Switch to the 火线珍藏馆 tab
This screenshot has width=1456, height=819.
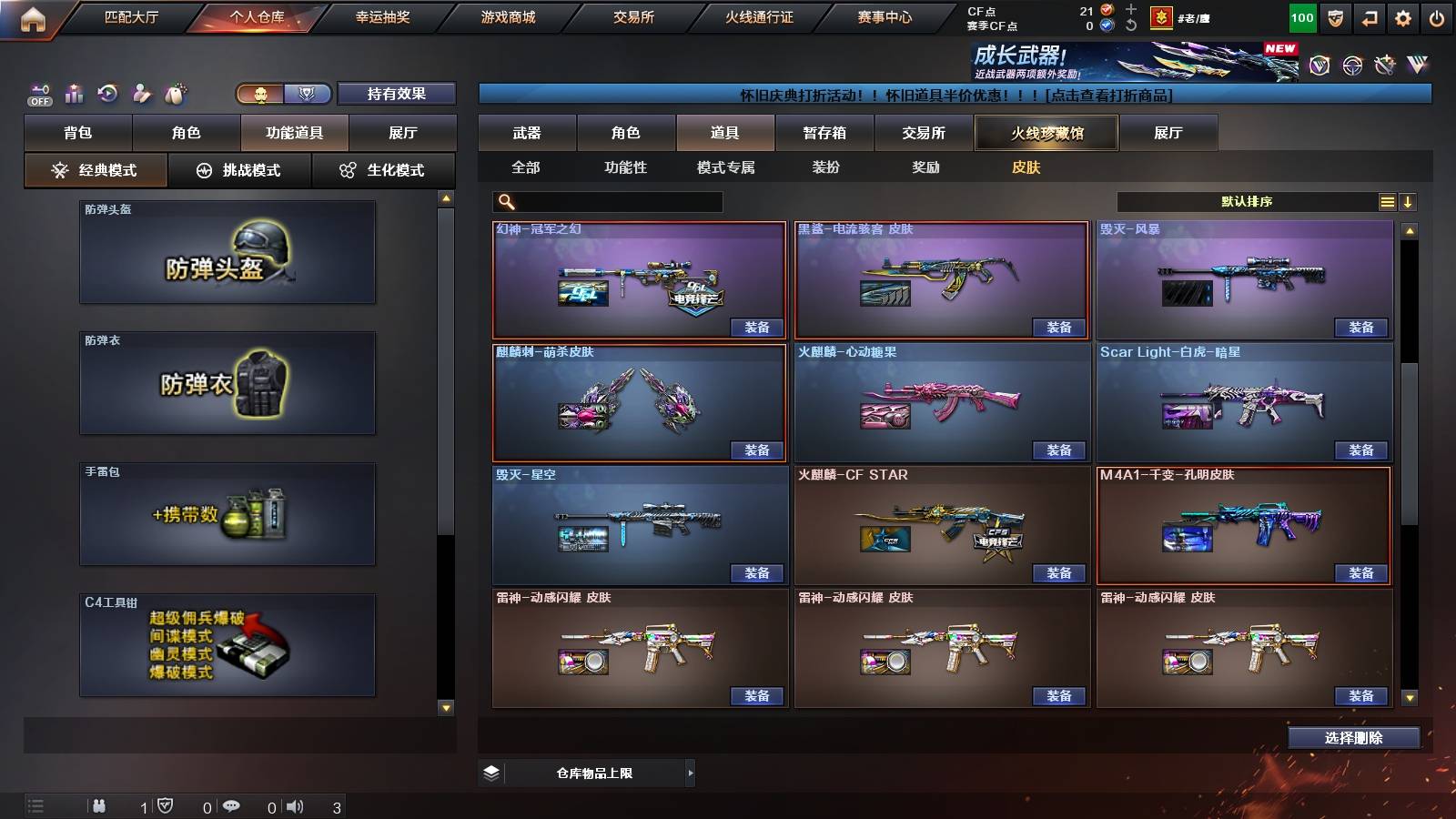1047,133
